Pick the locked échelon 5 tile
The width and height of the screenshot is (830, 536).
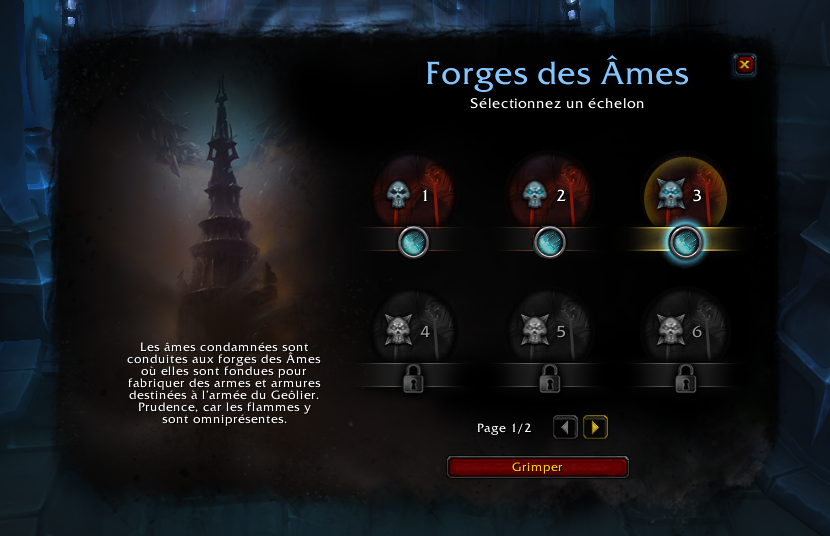click(x=550, y=329)
